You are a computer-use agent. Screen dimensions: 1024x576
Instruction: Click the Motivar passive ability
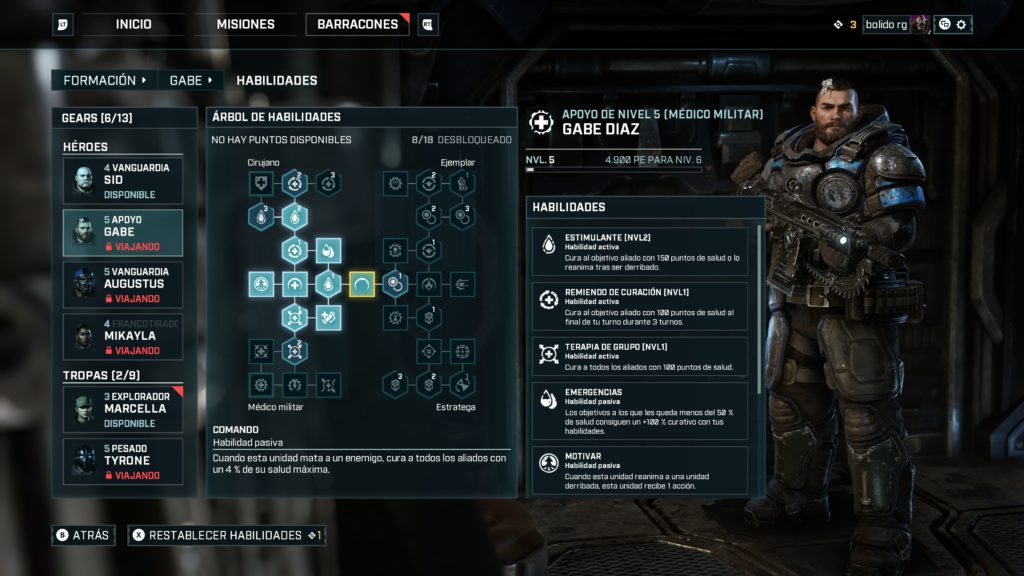[x=640, y=470]
